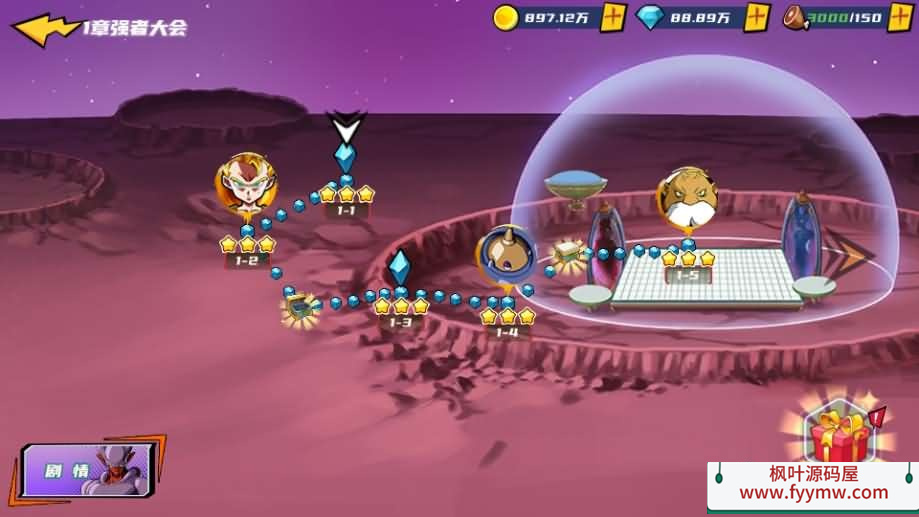The width and height of the screenshot is (919, 517).
Task: Add more diamonds with plus button
Action: point(757,17)
